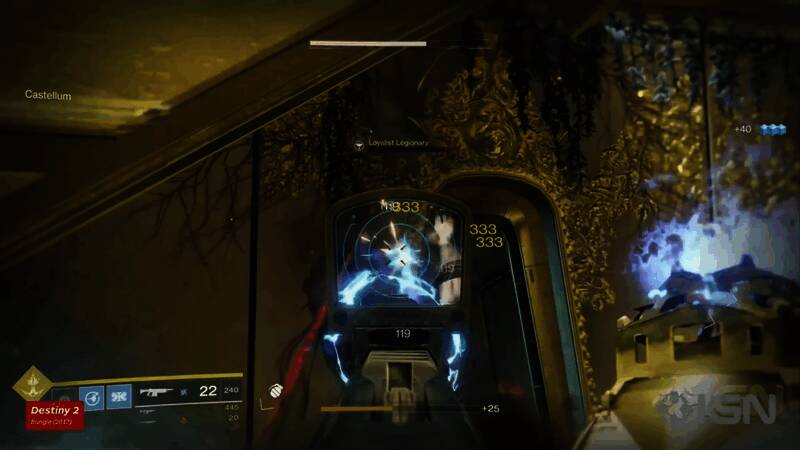
Task: Select the equipped rifle weapon icon
Action: [156, 393]
